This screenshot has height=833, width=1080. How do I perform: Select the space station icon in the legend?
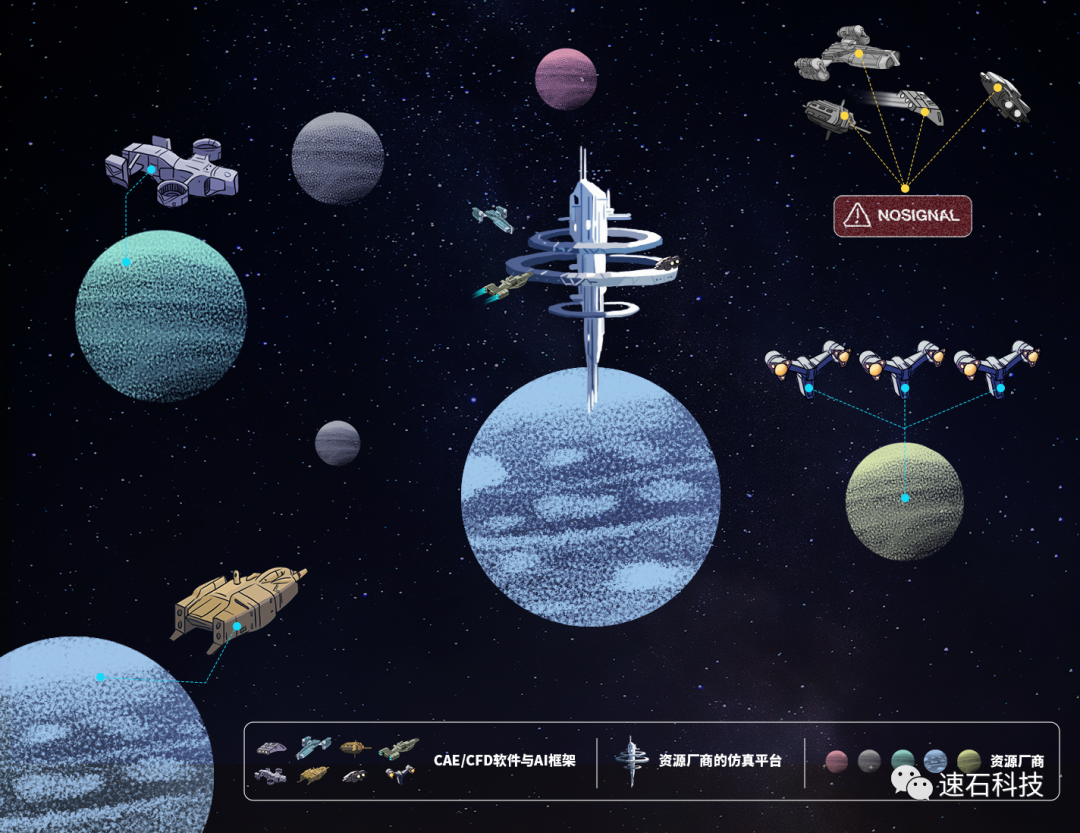[x=632, y=761]
